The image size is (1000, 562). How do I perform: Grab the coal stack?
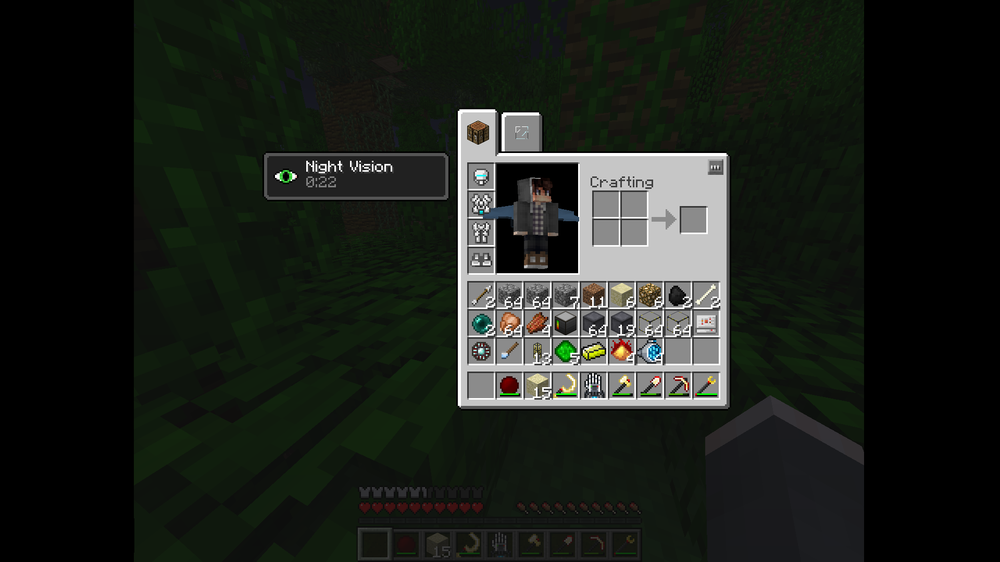678,295
